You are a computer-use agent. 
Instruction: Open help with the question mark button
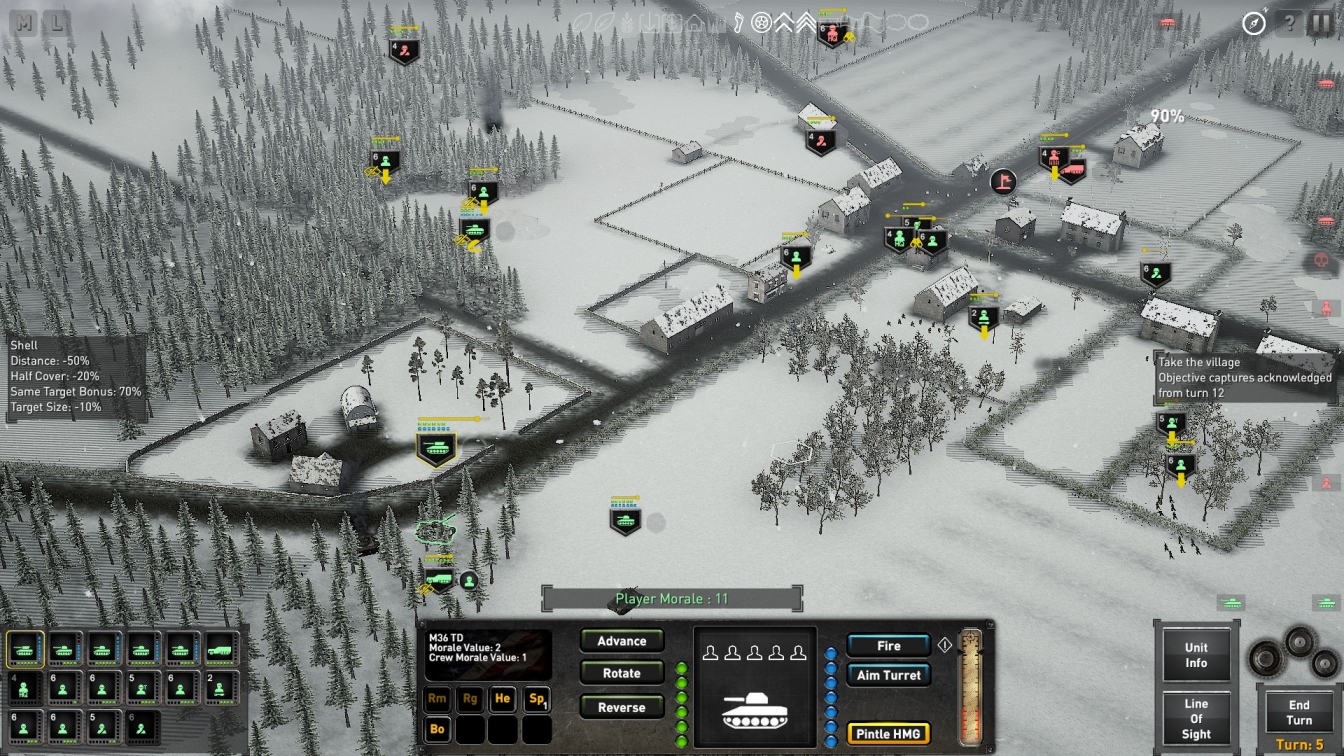[1290, 23]
